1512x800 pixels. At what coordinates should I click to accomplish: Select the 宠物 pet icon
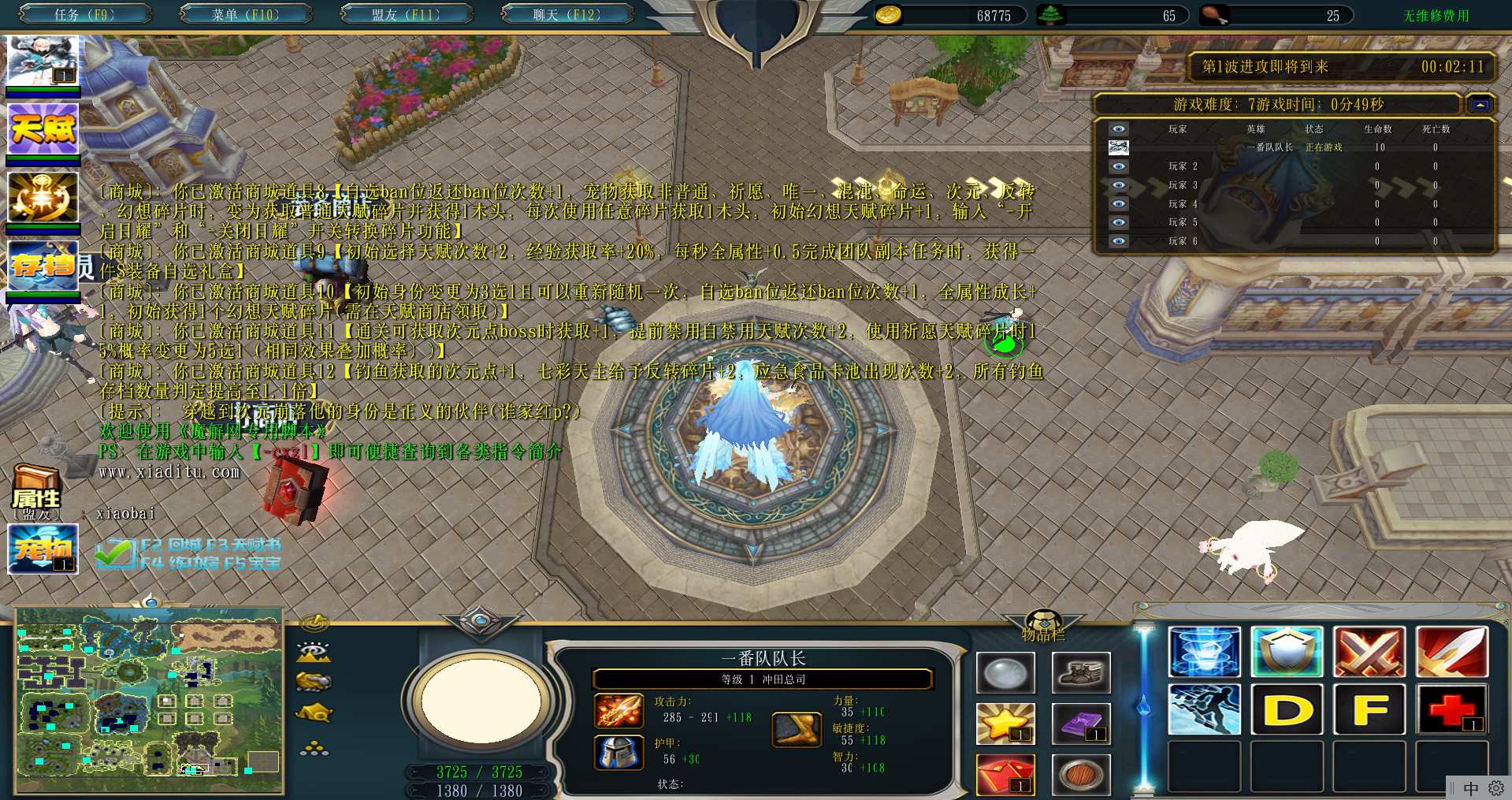coord(43,549)
